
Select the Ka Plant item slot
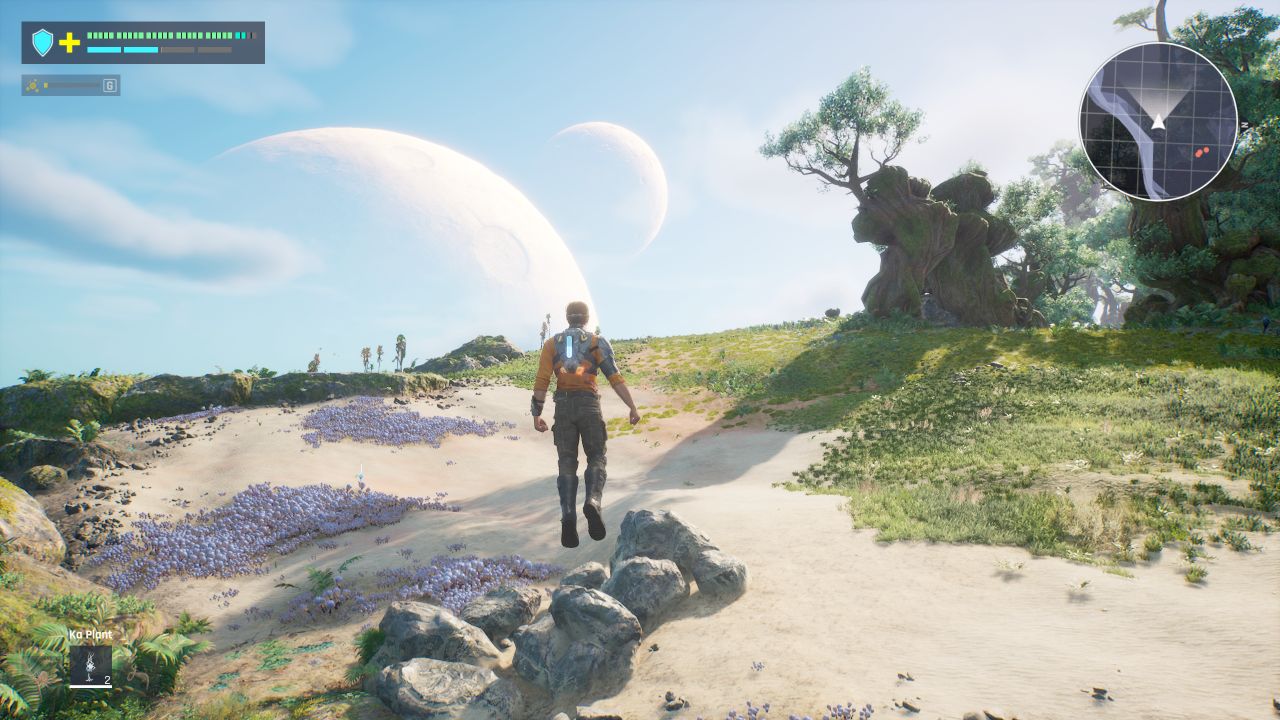(90, 665)
